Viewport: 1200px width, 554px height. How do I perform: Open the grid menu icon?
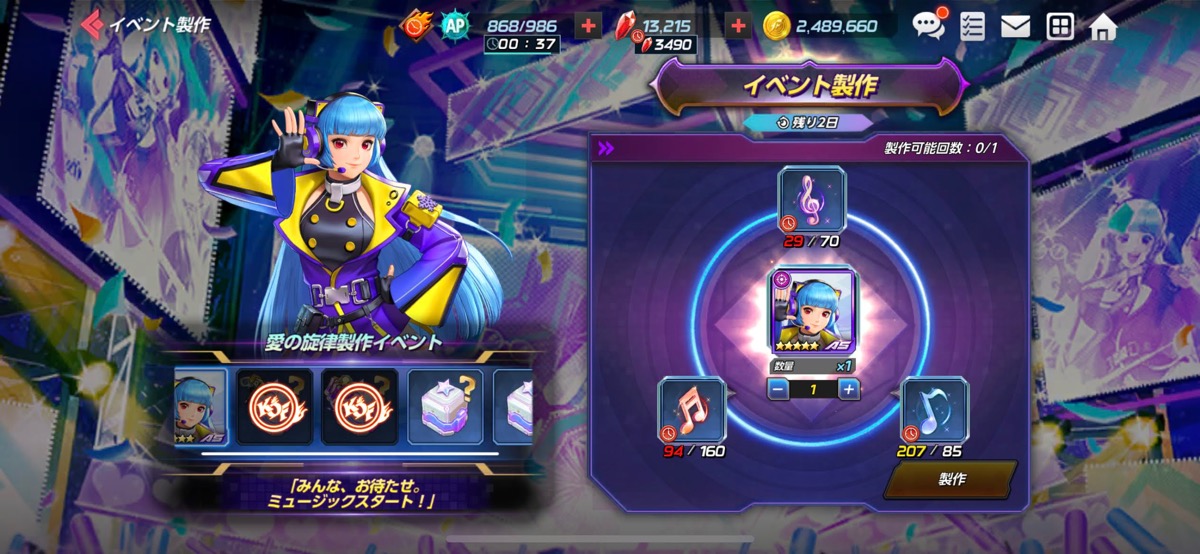pos(1059,26)
